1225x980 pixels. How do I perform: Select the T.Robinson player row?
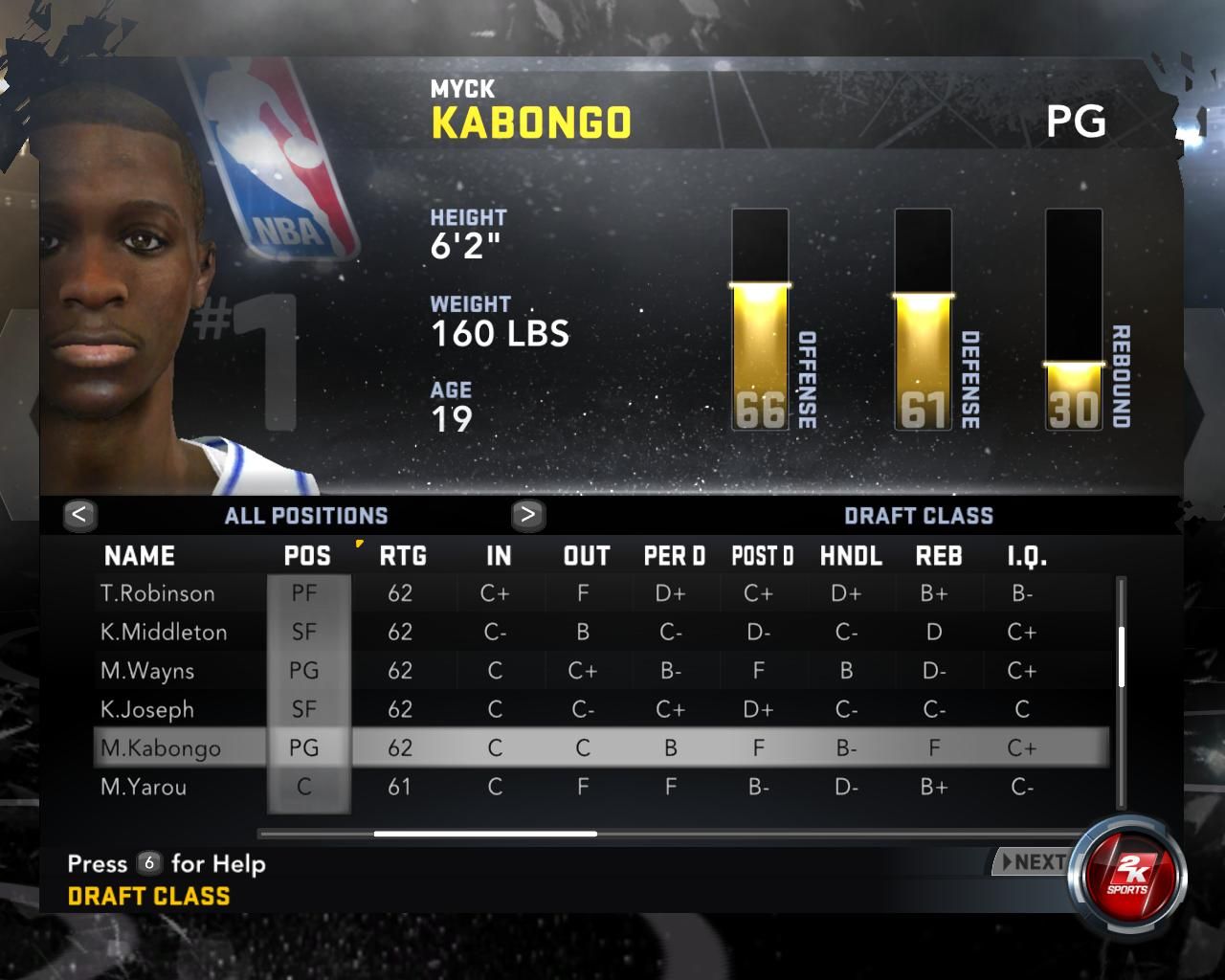tap(158, 593)
